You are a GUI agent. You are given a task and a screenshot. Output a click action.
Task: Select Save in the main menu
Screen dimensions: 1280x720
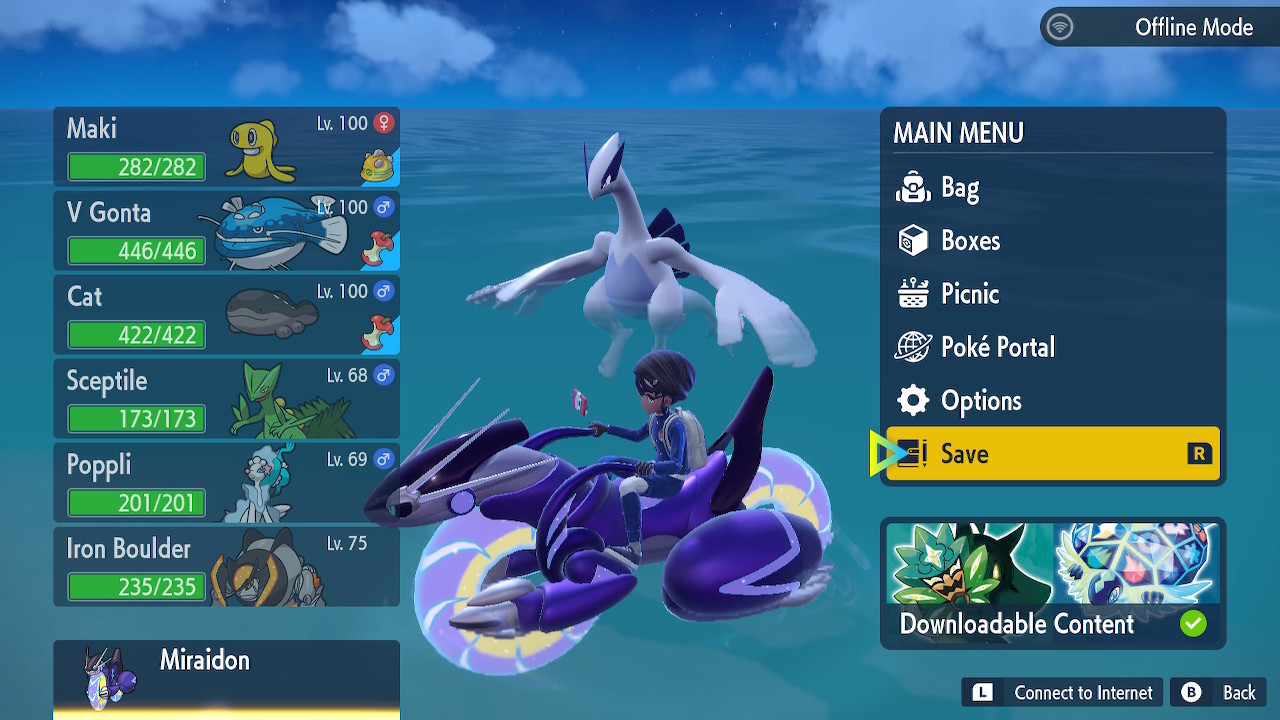click(1052, 454)
